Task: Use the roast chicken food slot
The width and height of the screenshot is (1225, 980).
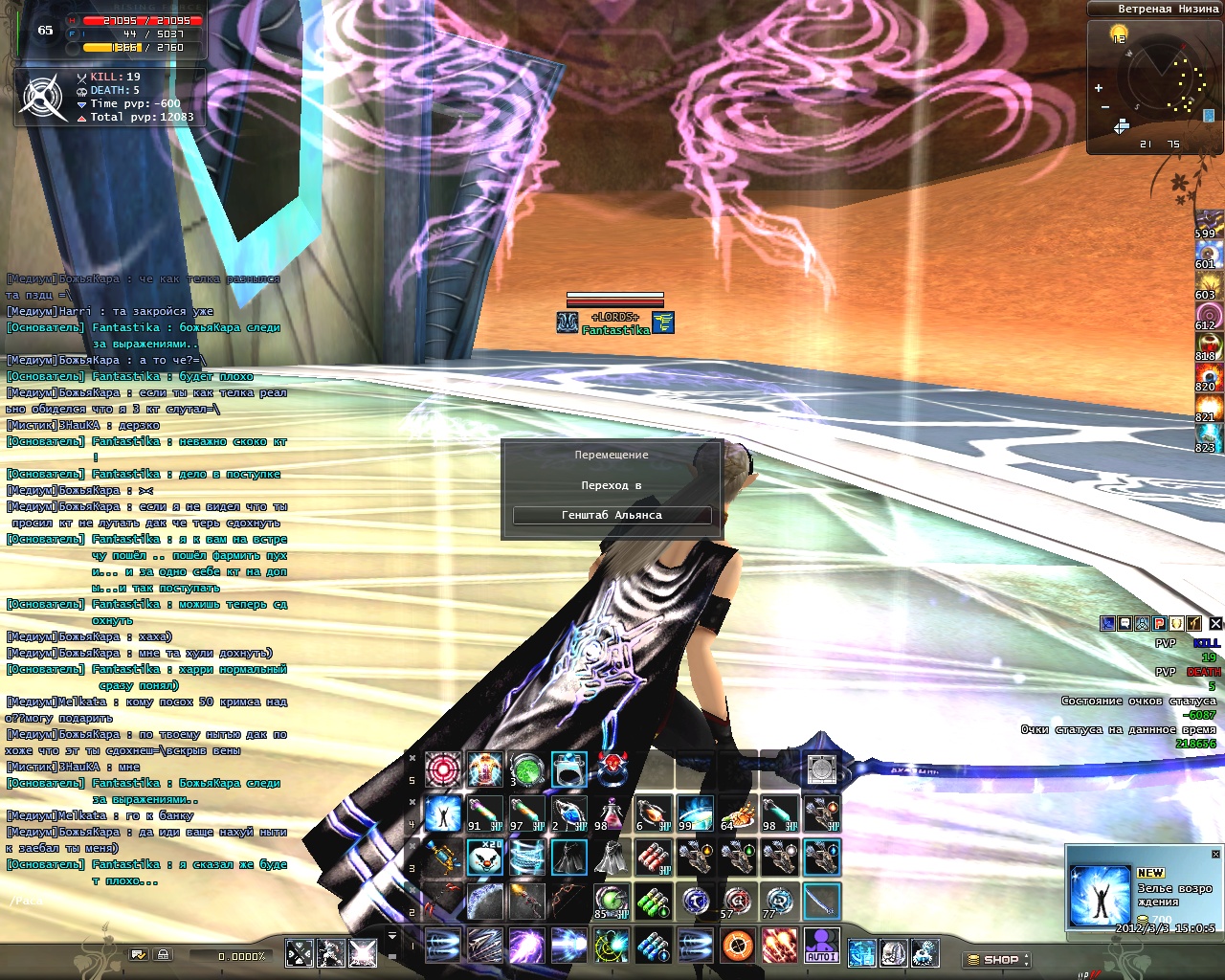Action: (737, 813)
